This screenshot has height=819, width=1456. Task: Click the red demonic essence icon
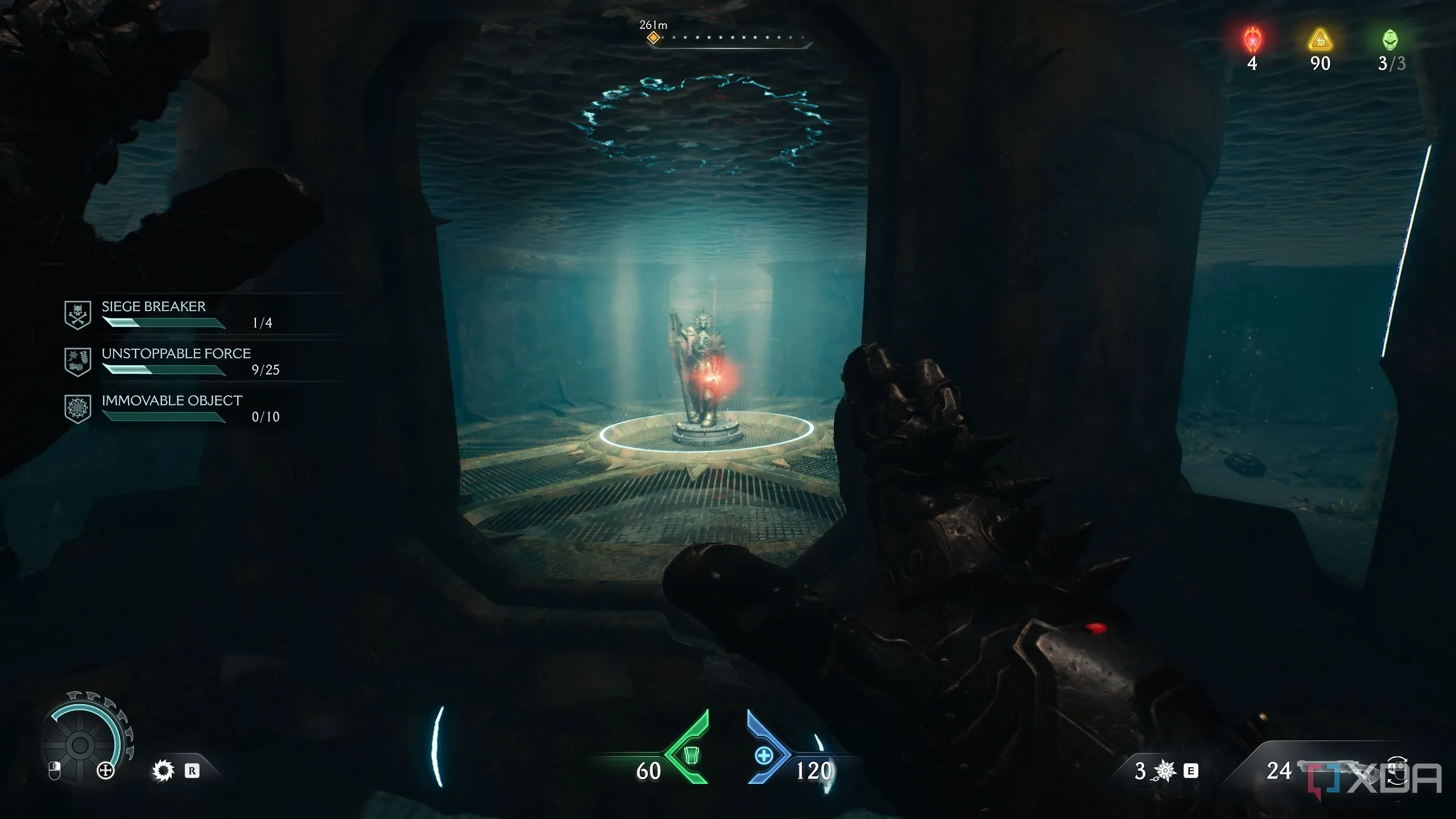tap(1252, 40)
